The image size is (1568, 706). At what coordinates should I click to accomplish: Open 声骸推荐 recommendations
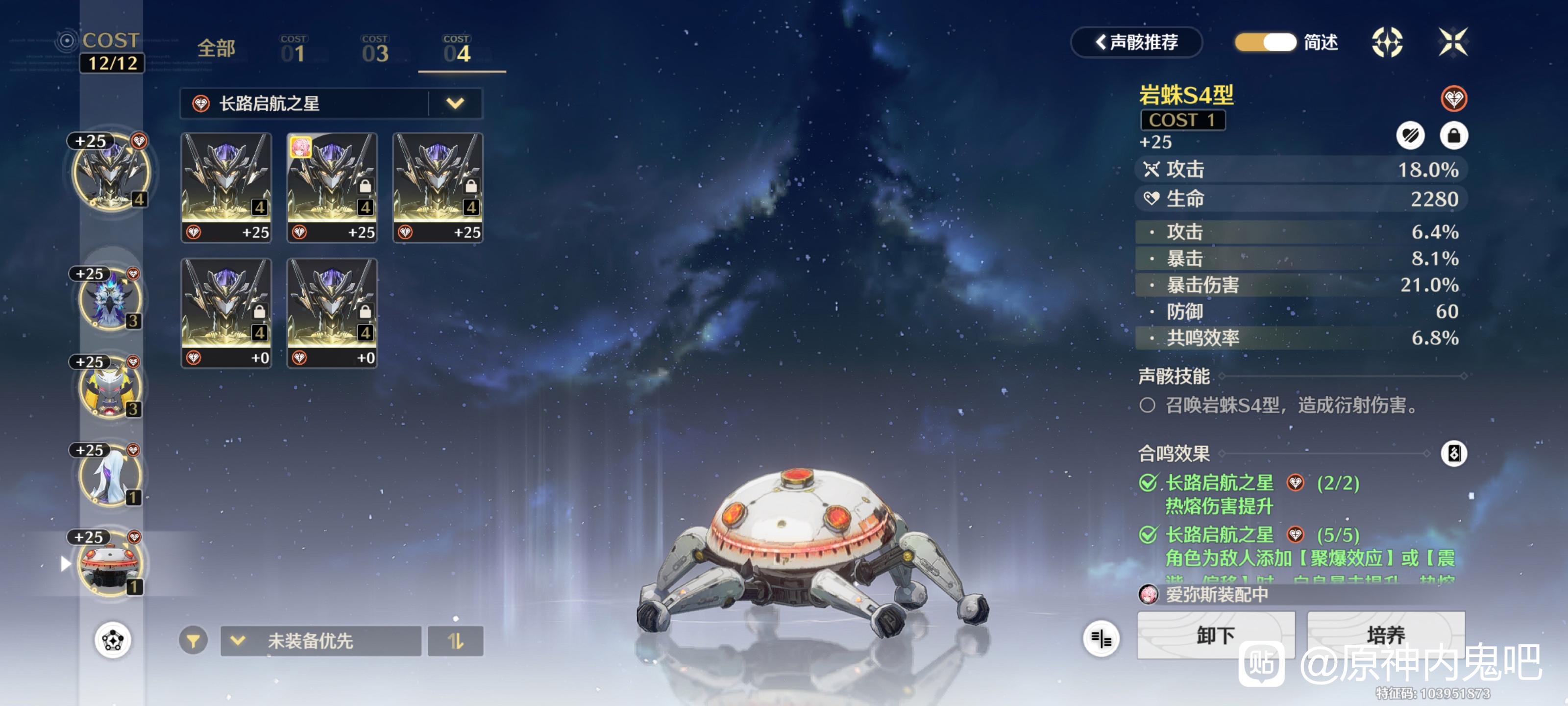(1136, 42)
